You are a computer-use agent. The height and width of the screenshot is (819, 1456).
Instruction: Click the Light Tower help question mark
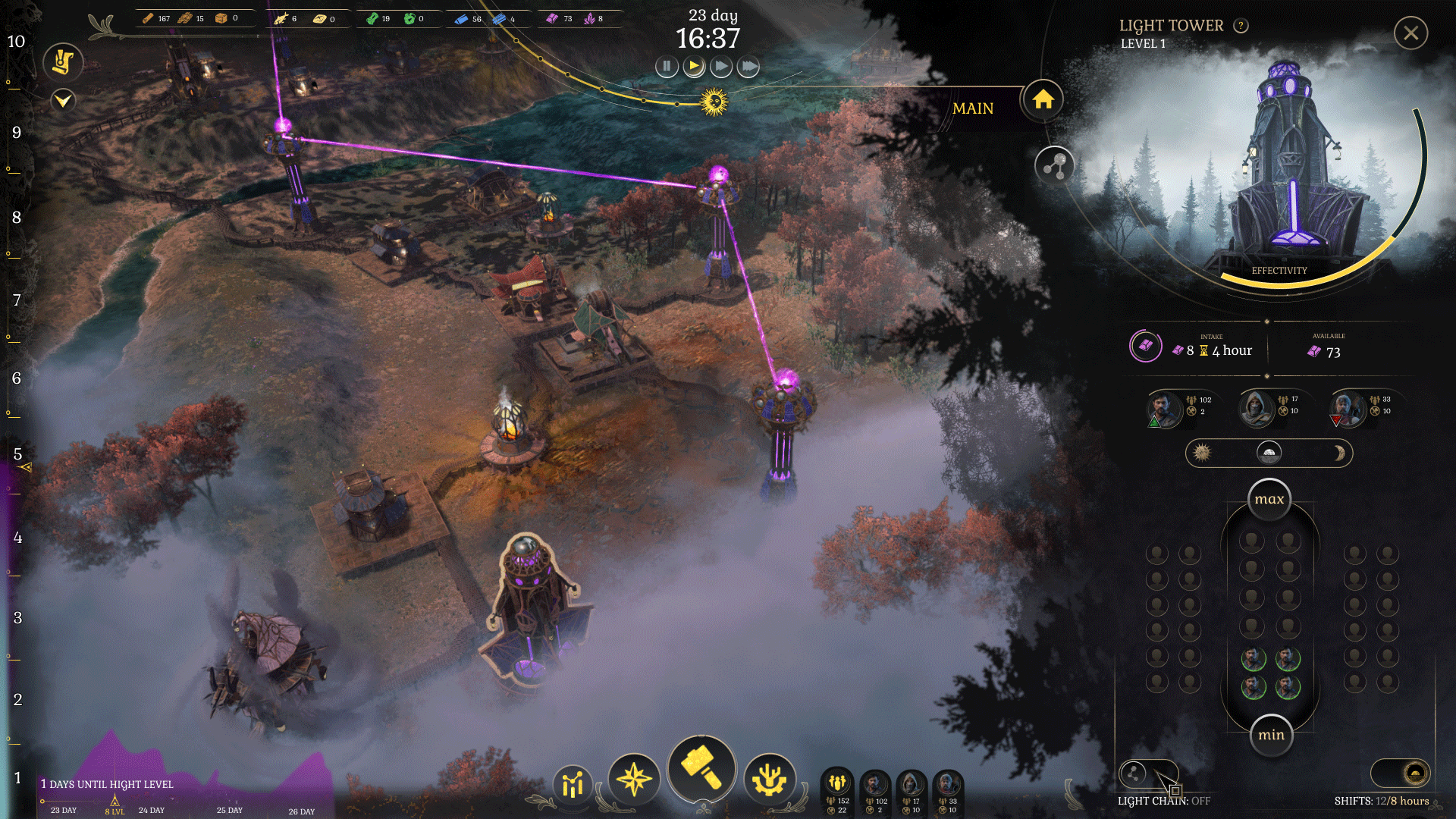click(x=1241, y=26)
